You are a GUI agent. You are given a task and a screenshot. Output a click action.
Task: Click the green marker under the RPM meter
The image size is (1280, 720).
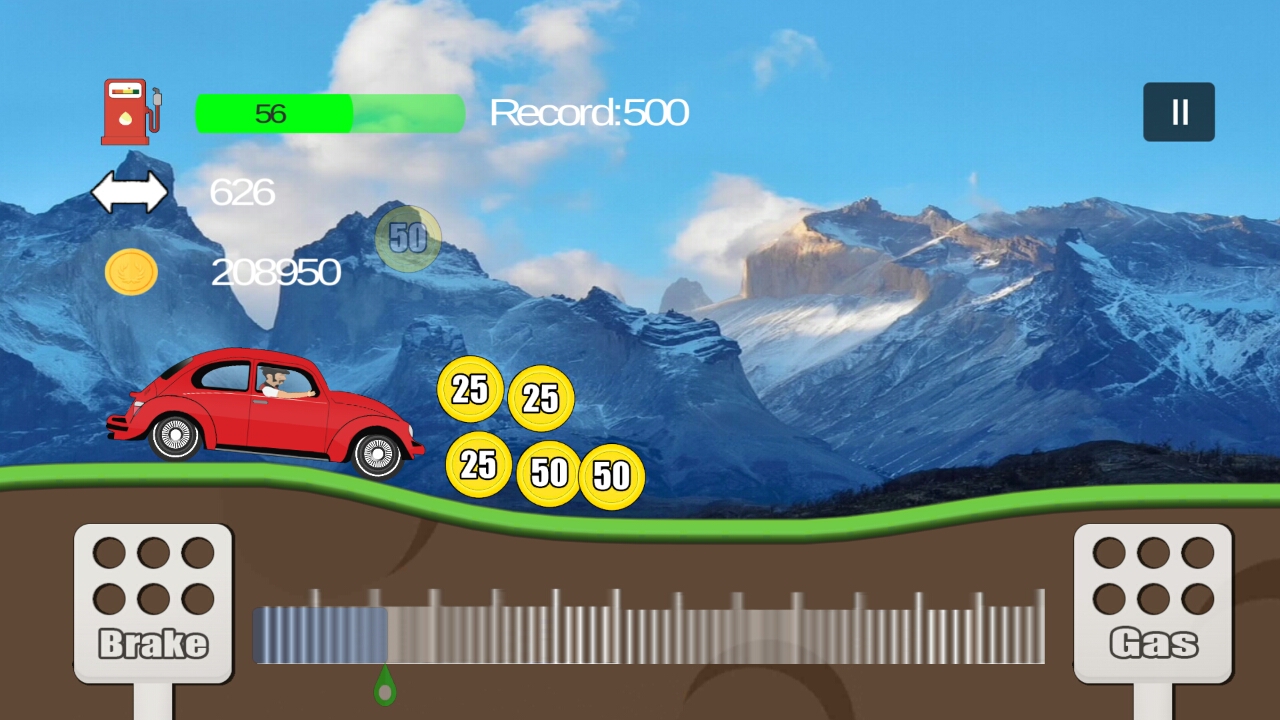pyautogui.click(x=383, y=685)
